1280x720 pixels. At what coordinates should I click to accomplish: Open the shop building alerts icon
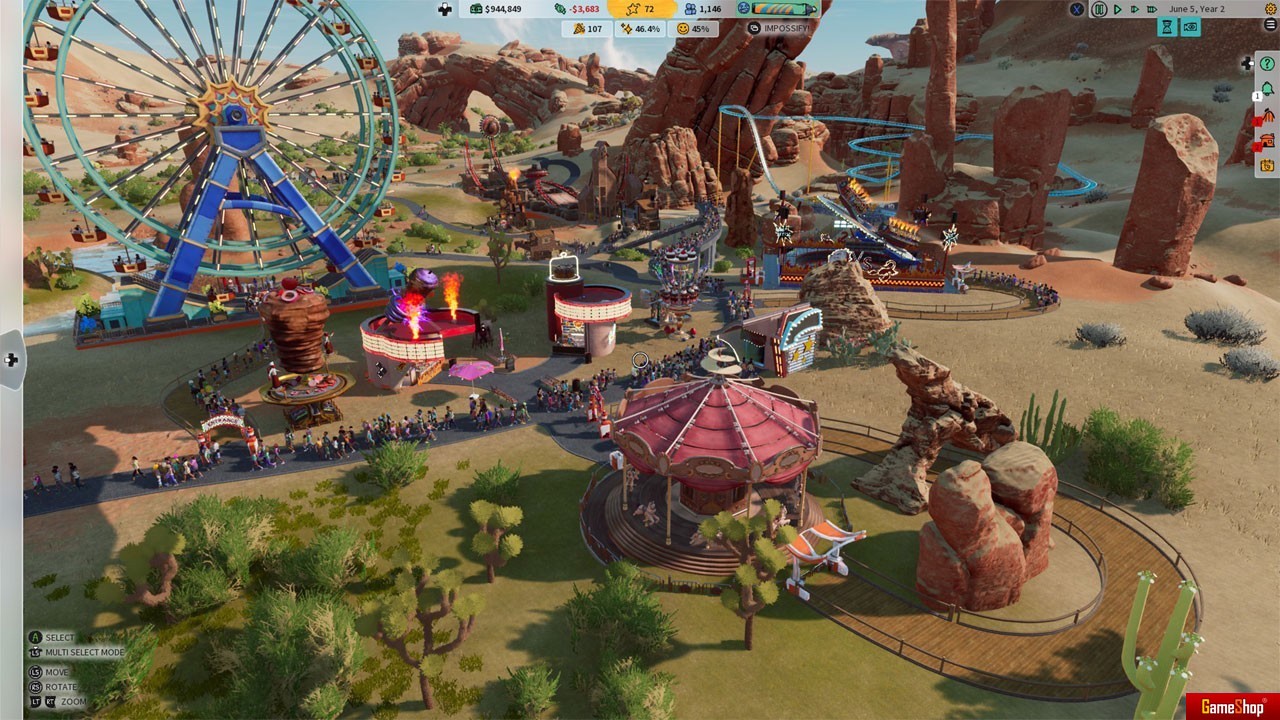[1267, 140]
